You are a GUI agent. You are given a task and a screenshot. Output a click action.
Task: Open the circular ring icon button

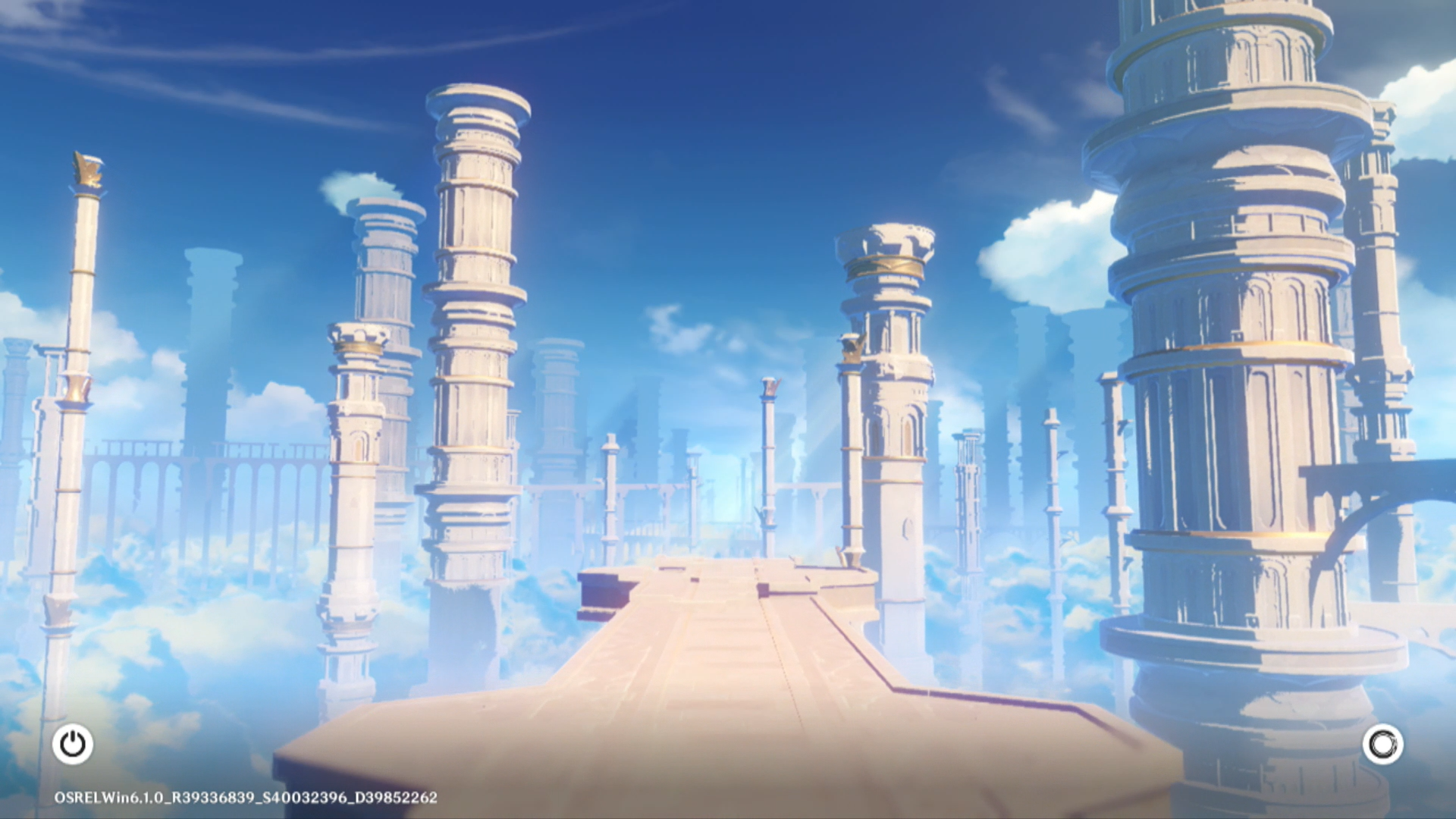(x=1382, y=744)
